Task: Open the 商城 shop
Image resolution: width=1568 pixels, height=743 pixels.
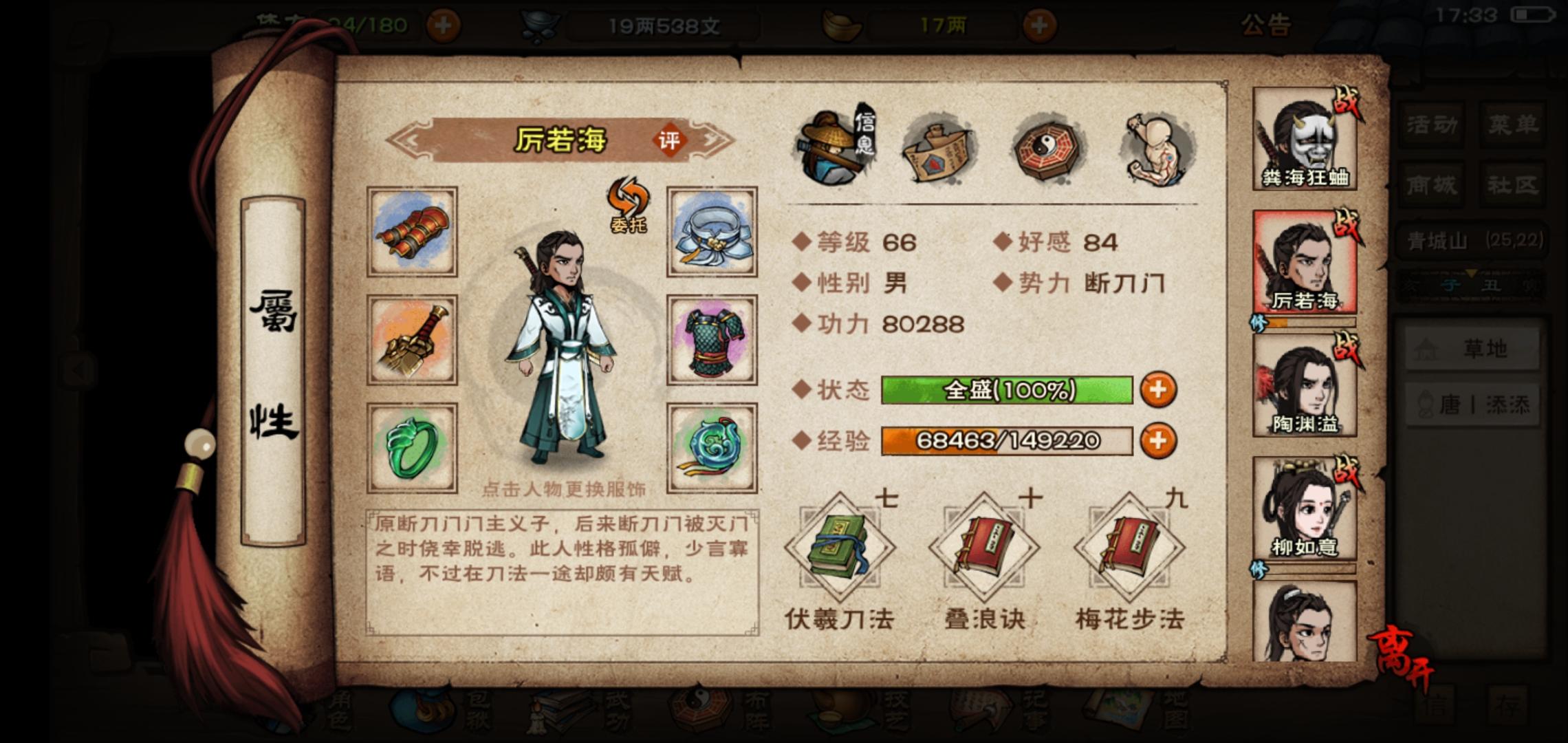Action: (x=1432, y=184)
